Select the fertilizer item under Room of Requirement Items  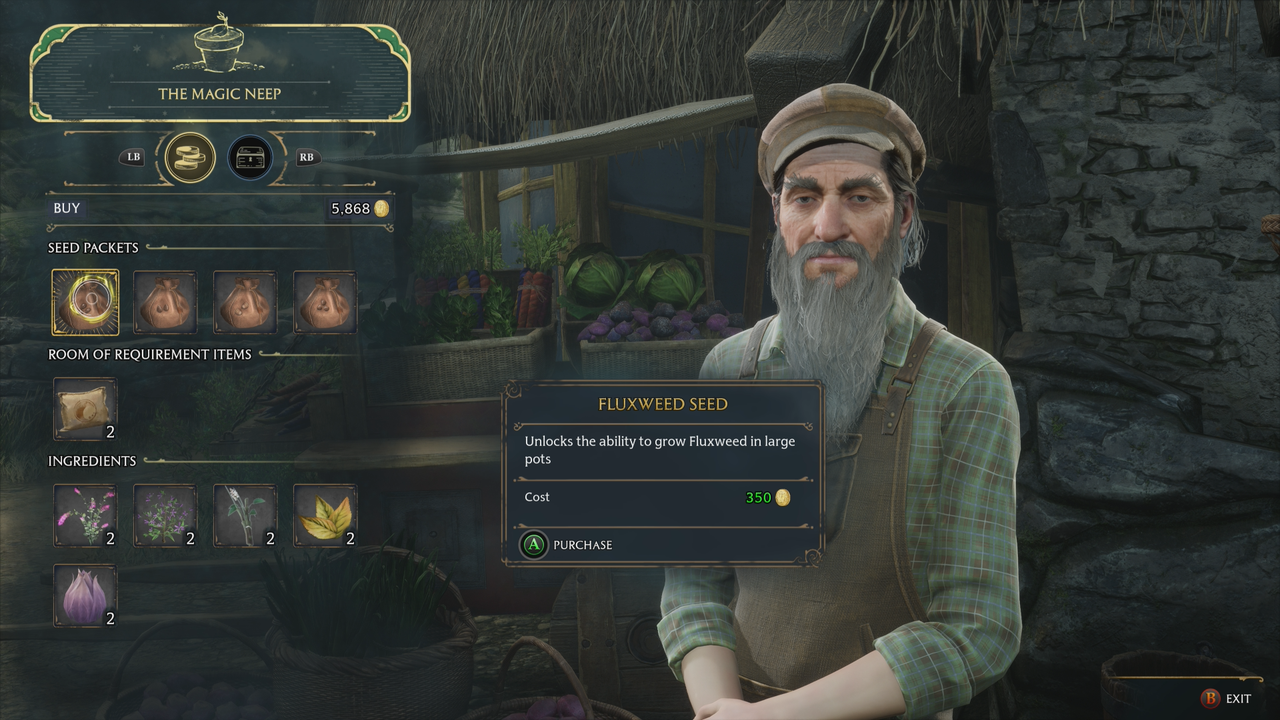click(x=85, y=408)
